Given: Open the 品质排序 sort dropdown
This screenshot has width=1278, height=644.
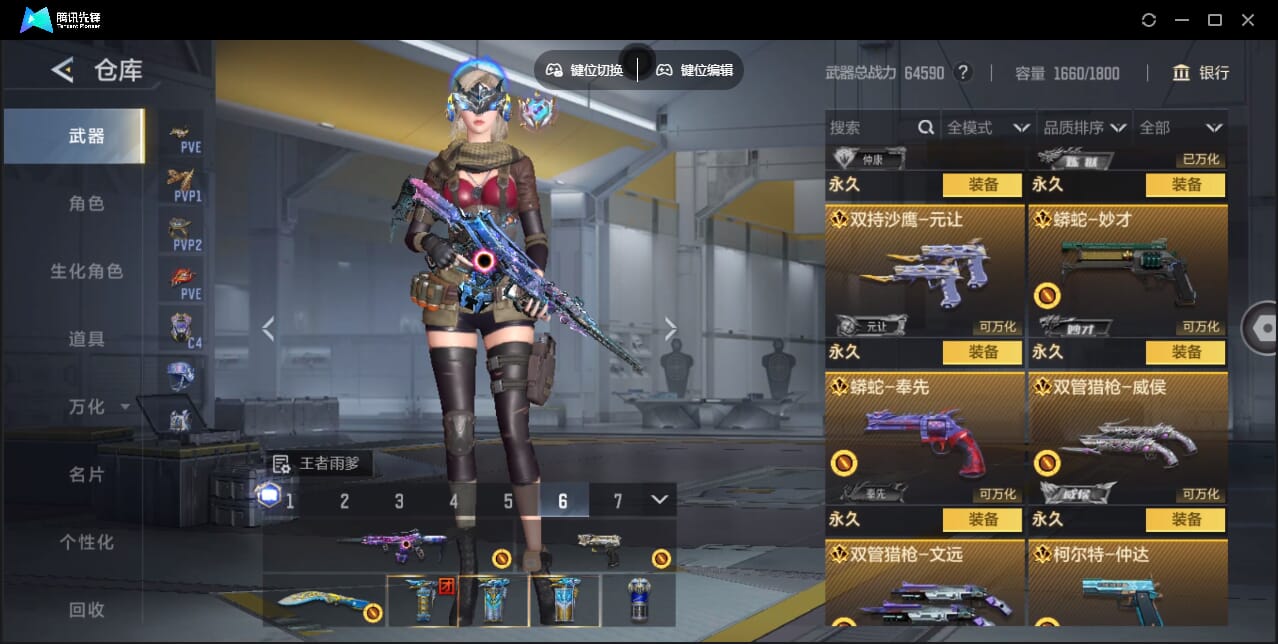Looking at the screenshot, I should [1085, 128].
